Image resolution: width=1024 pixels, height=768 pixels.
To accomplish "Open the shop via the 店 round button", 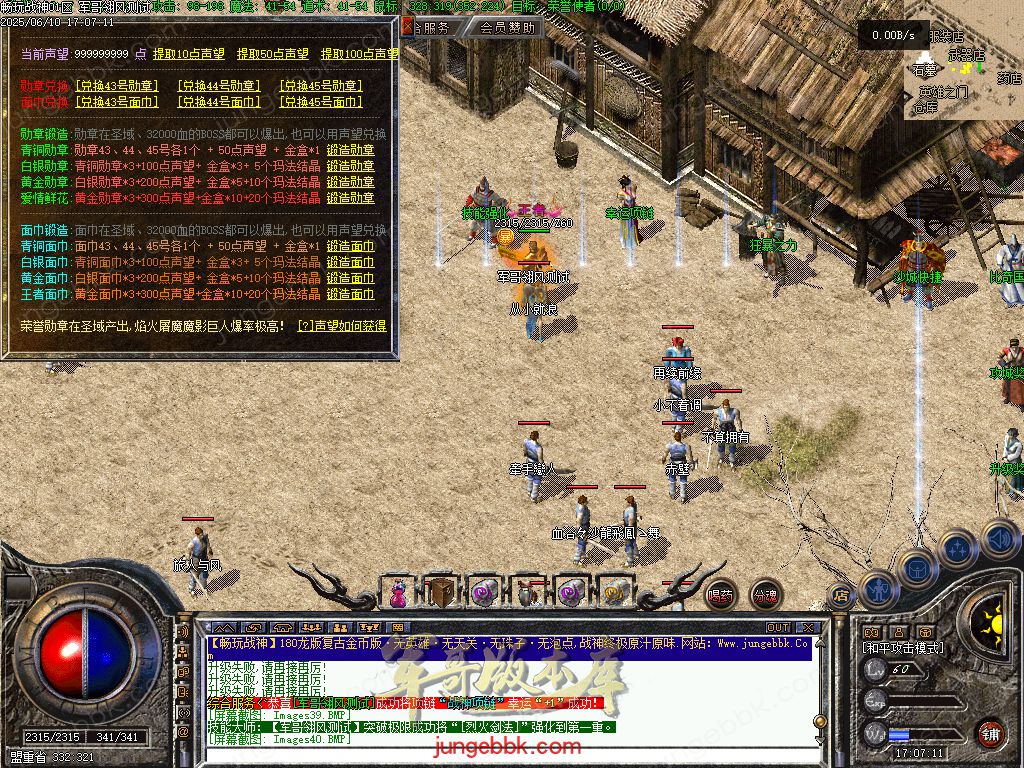I will pos(840,596).
